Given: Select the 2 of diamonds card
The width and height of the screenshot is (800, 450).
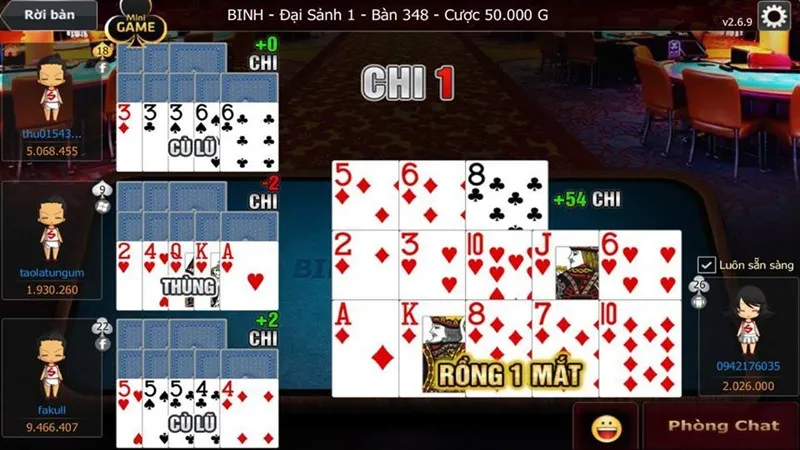Looking at the screenshot, I should tap(366, 265).
